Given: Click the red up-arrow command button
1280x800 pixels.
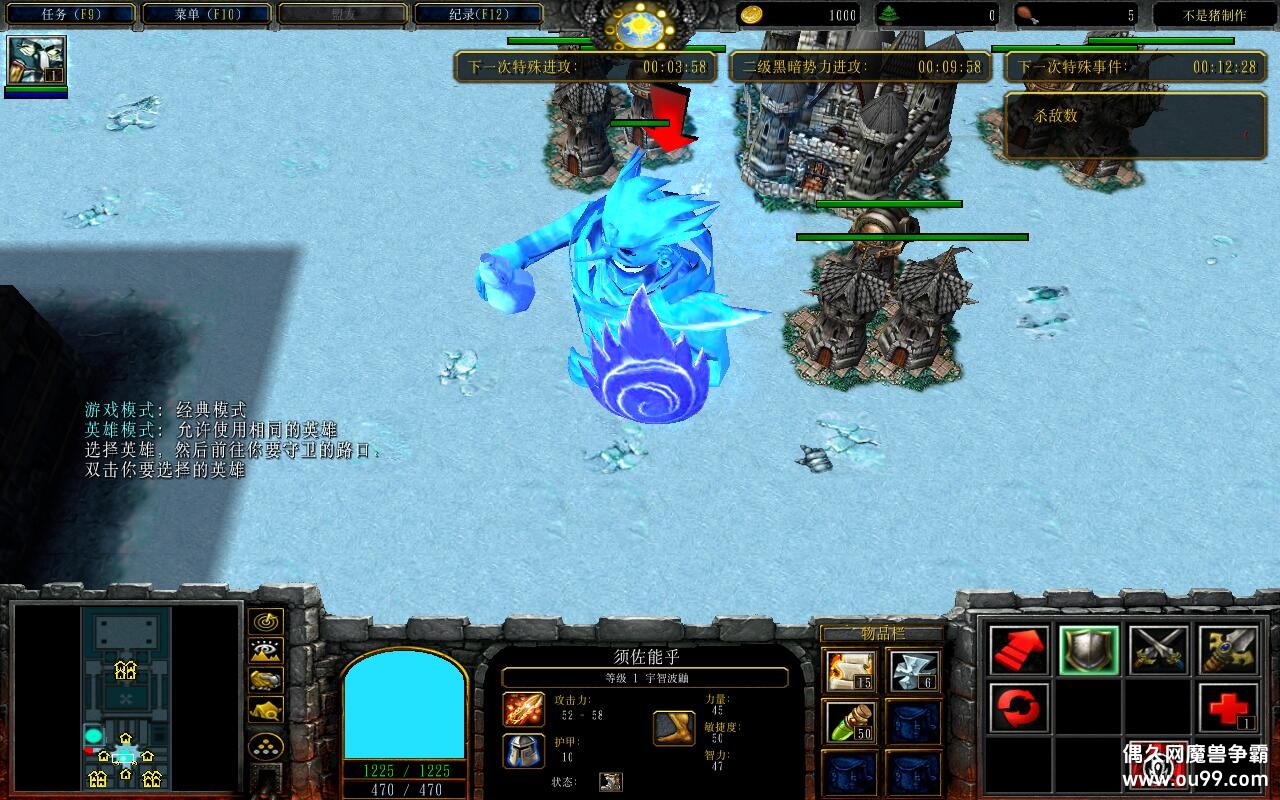Looking at the screenshot, I should point(1019,650).
